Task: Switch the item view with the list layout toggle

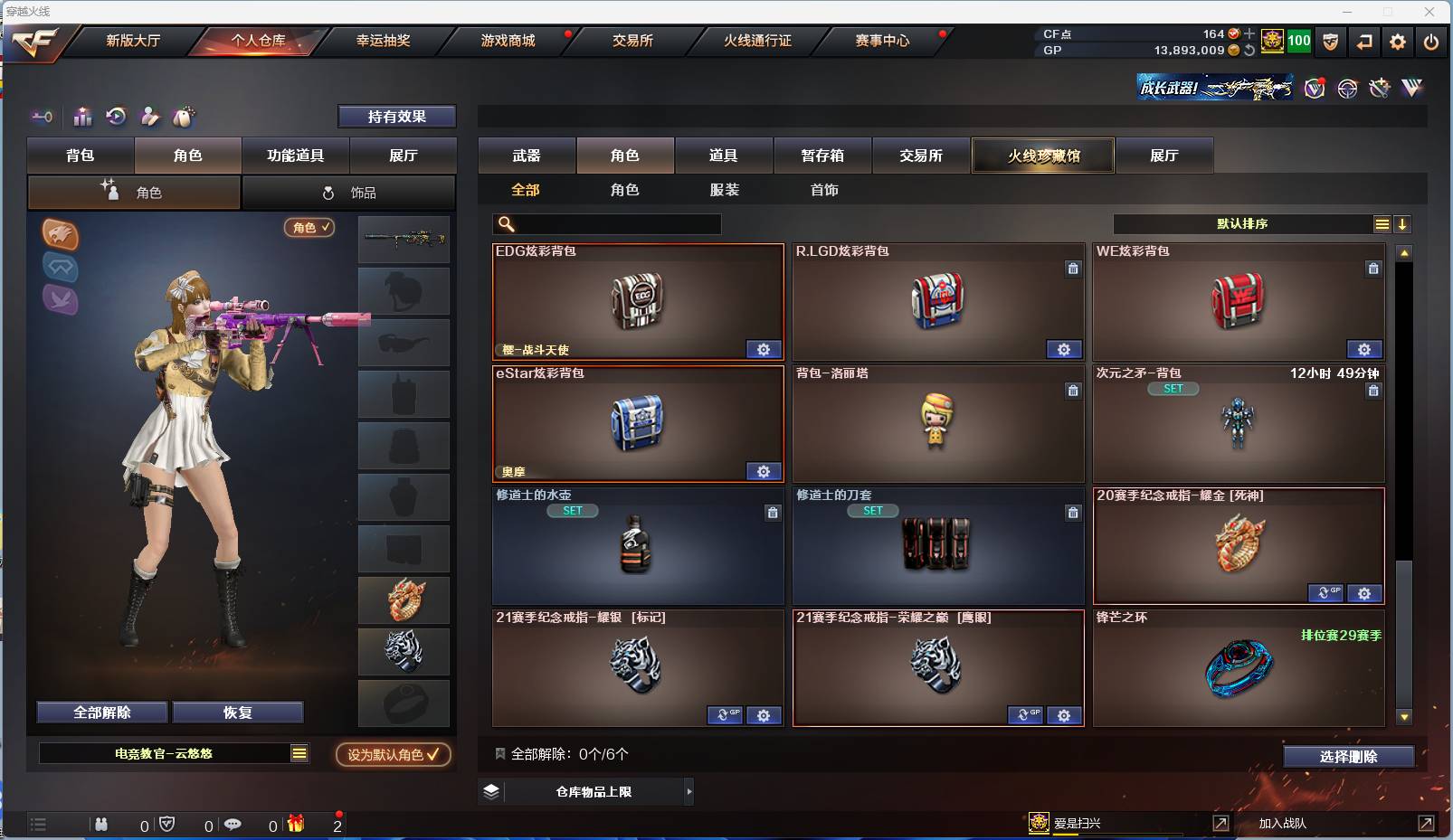Action: click(x=1383, y=223)
